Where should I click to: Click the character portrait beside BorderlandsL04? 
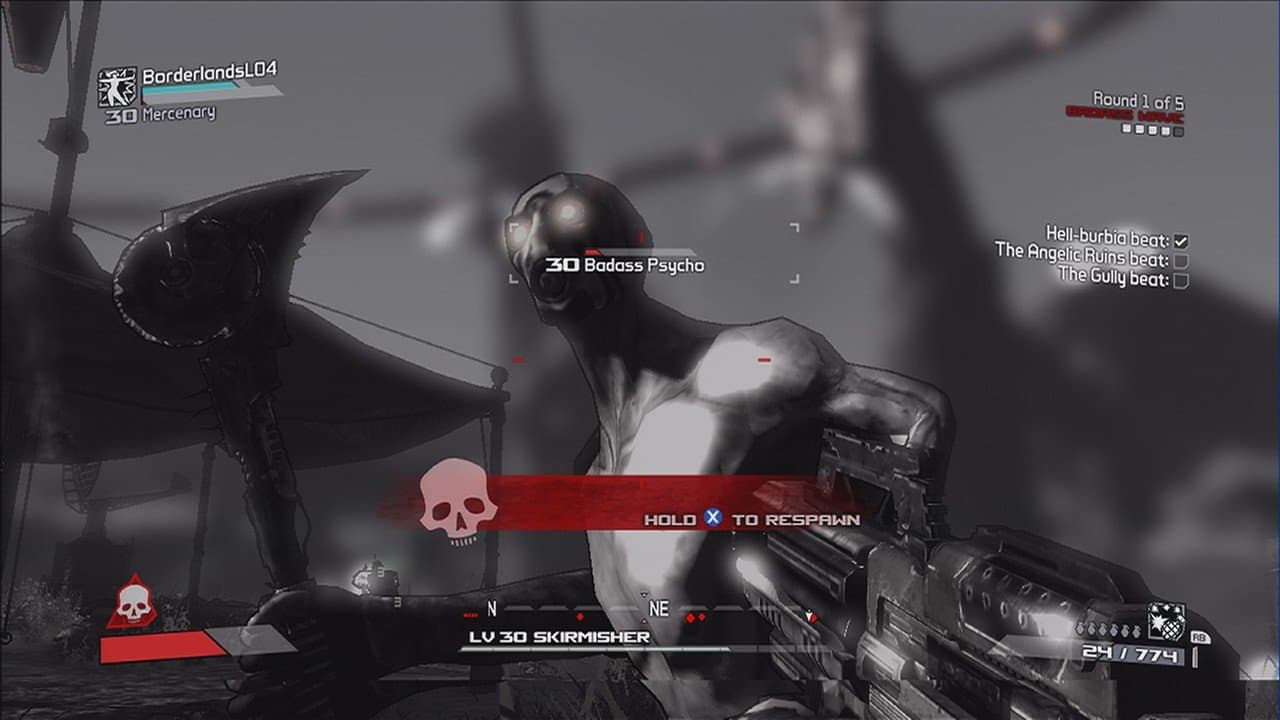[118, 85]
